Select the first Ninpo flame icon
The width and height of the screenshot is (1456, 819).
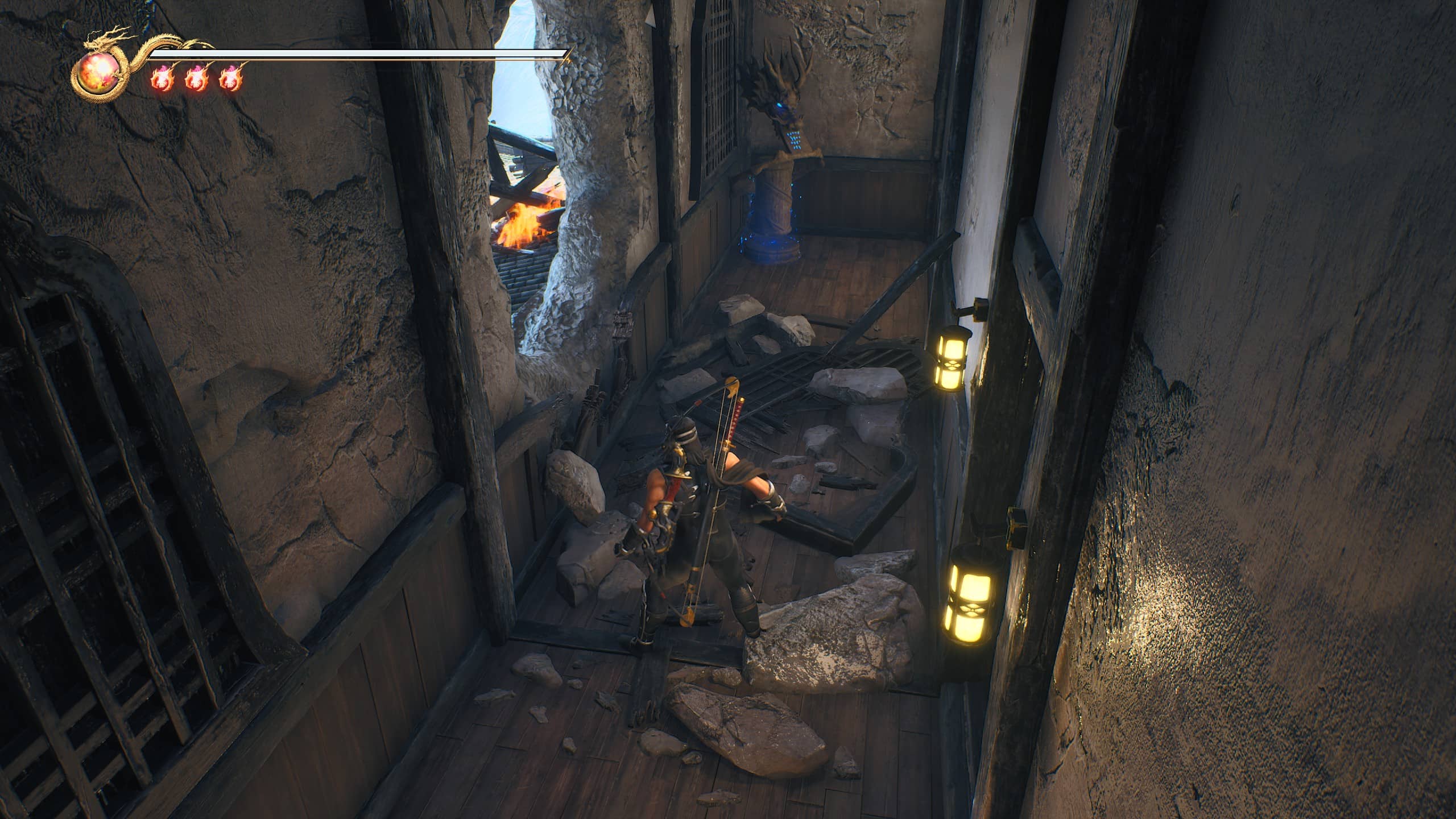click(163, 78)
